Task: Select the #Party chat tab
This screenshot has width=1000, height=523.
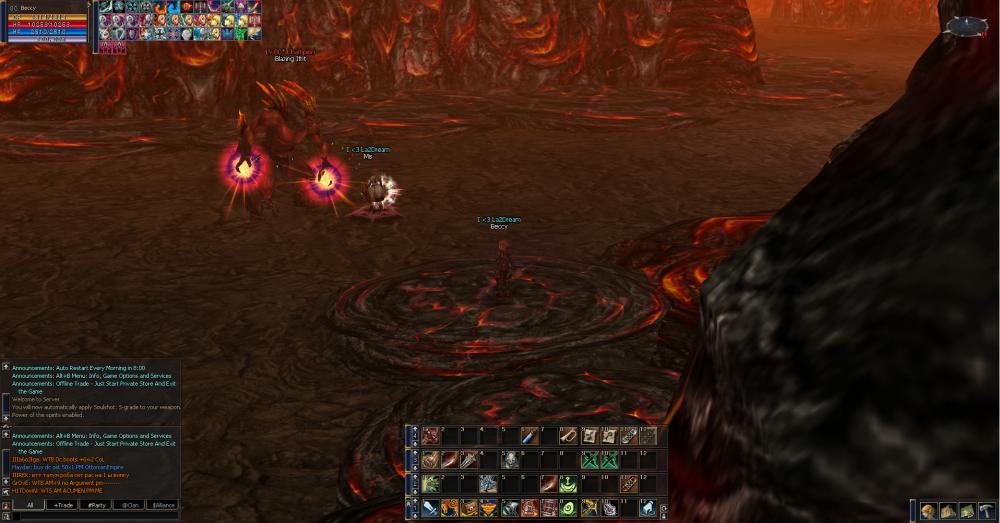Action: point(97,505)
